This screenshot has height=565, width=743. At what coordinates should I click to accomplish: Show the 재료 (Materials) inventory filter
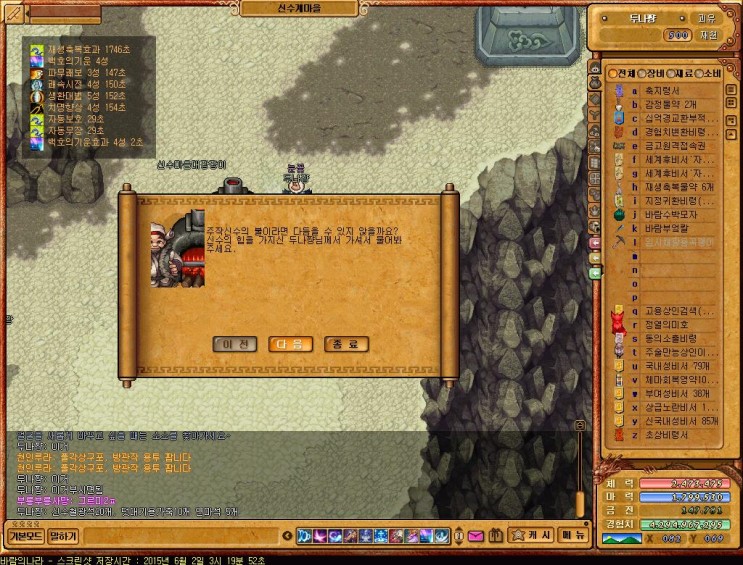coord(681,74)
